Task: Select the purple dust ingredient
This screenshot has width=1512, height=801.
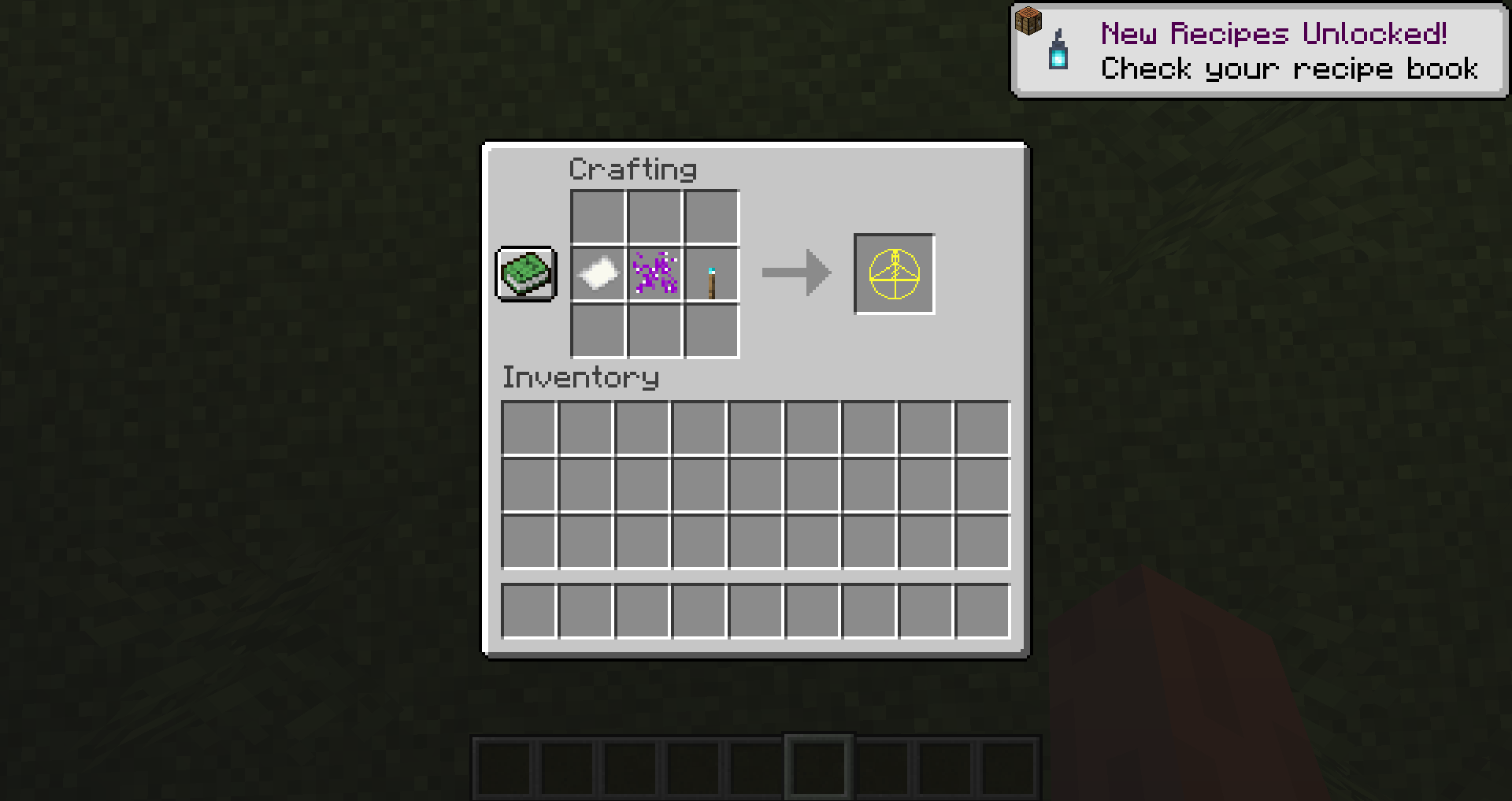Action: [653, 274]
